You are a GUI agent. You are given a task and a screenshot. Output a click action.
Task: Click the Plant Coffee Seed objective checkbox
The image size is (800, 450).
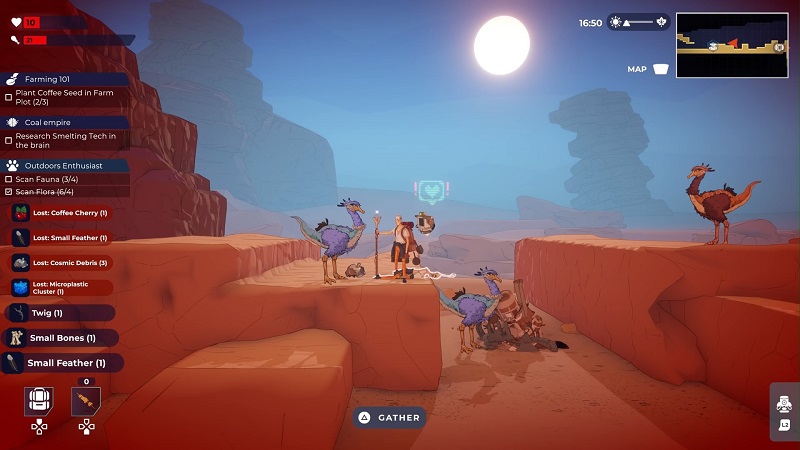pyautogui.click(x=9, y=97)
